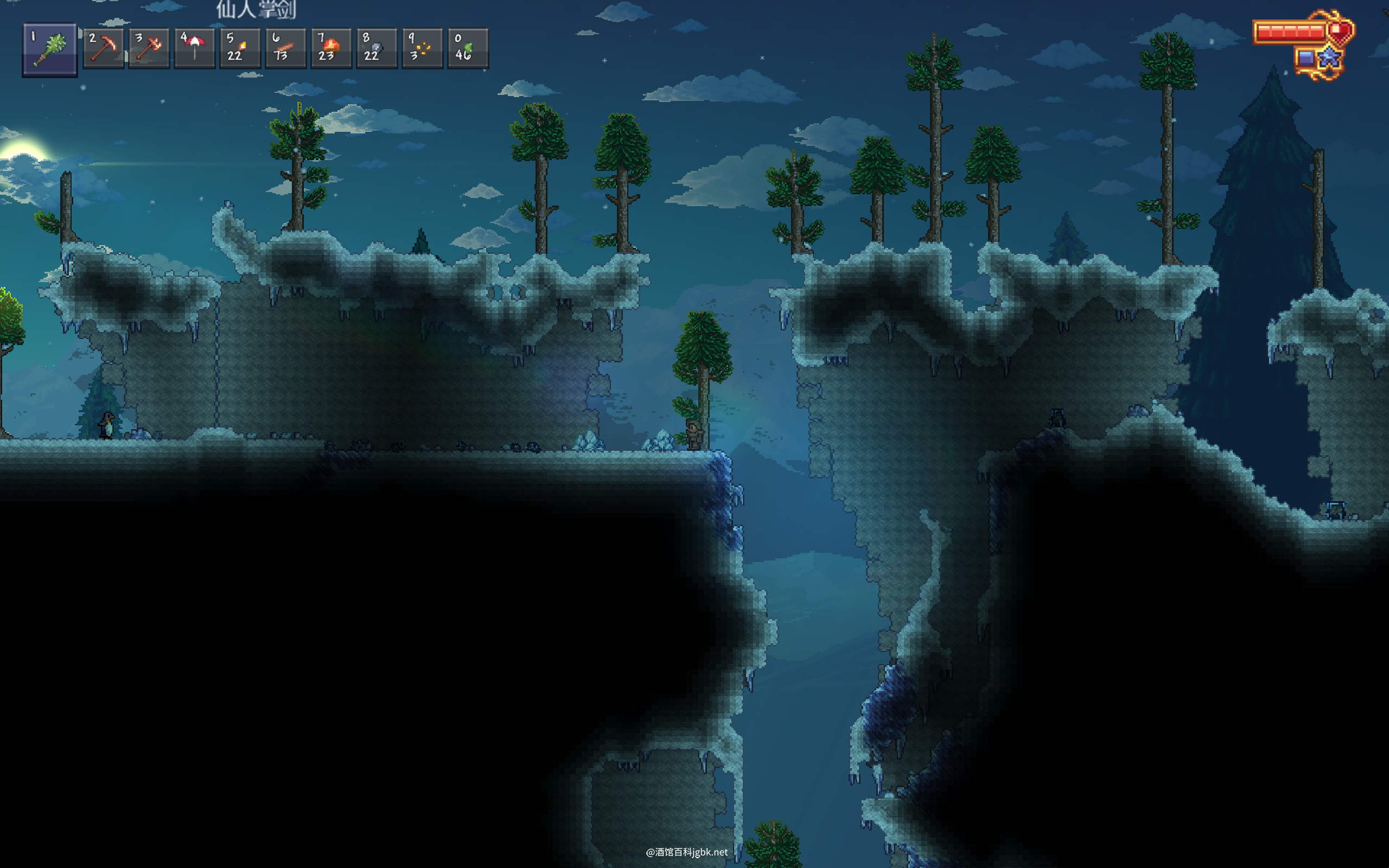1389x868 pixels.
Task: Choose the grey stone item in slot 8
Action: 377,48
